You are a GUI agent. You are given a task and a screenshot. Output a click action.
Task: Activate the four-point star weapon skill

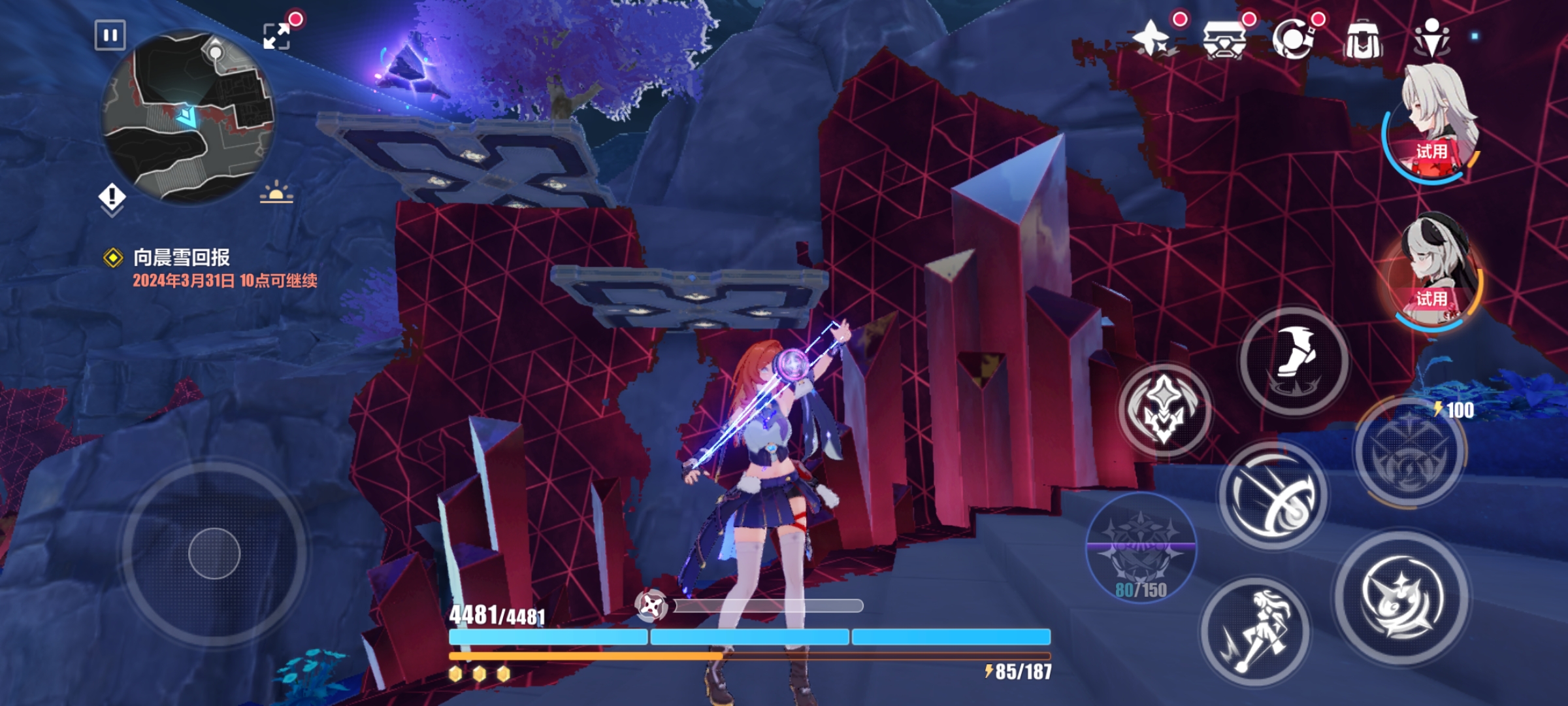pyautogui.click(x=1164, y=410)
